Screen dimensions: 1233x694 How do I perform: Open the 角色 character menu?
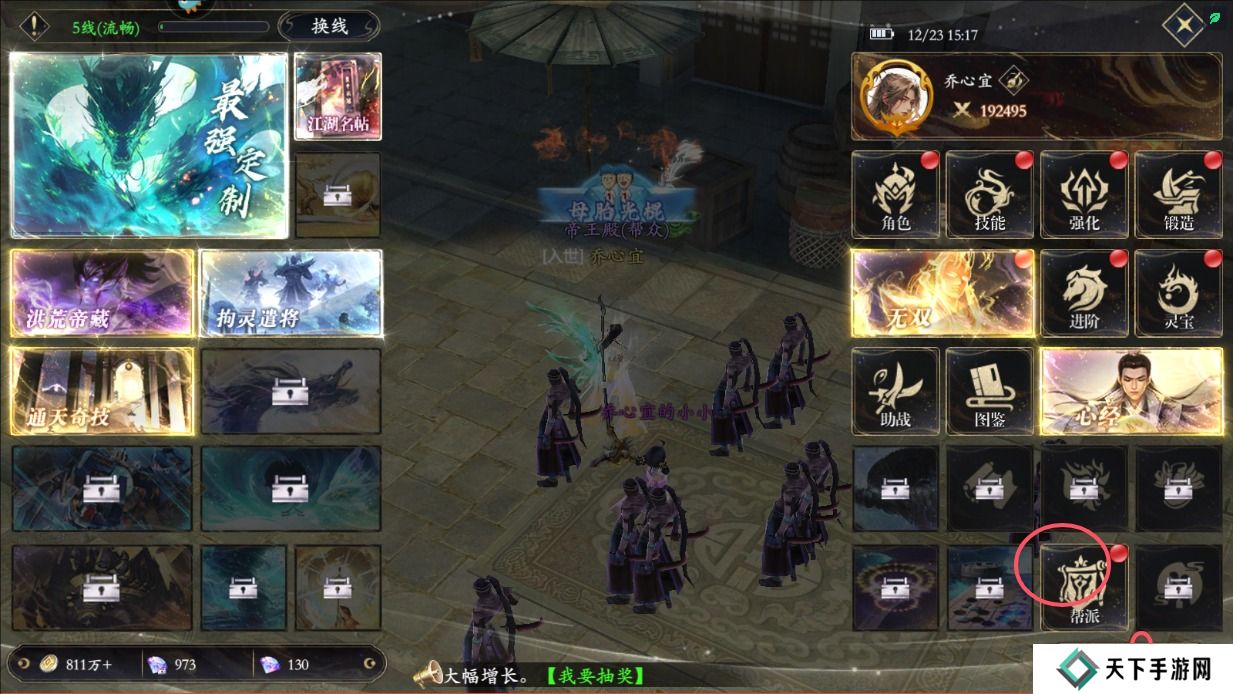pos(895,194)
